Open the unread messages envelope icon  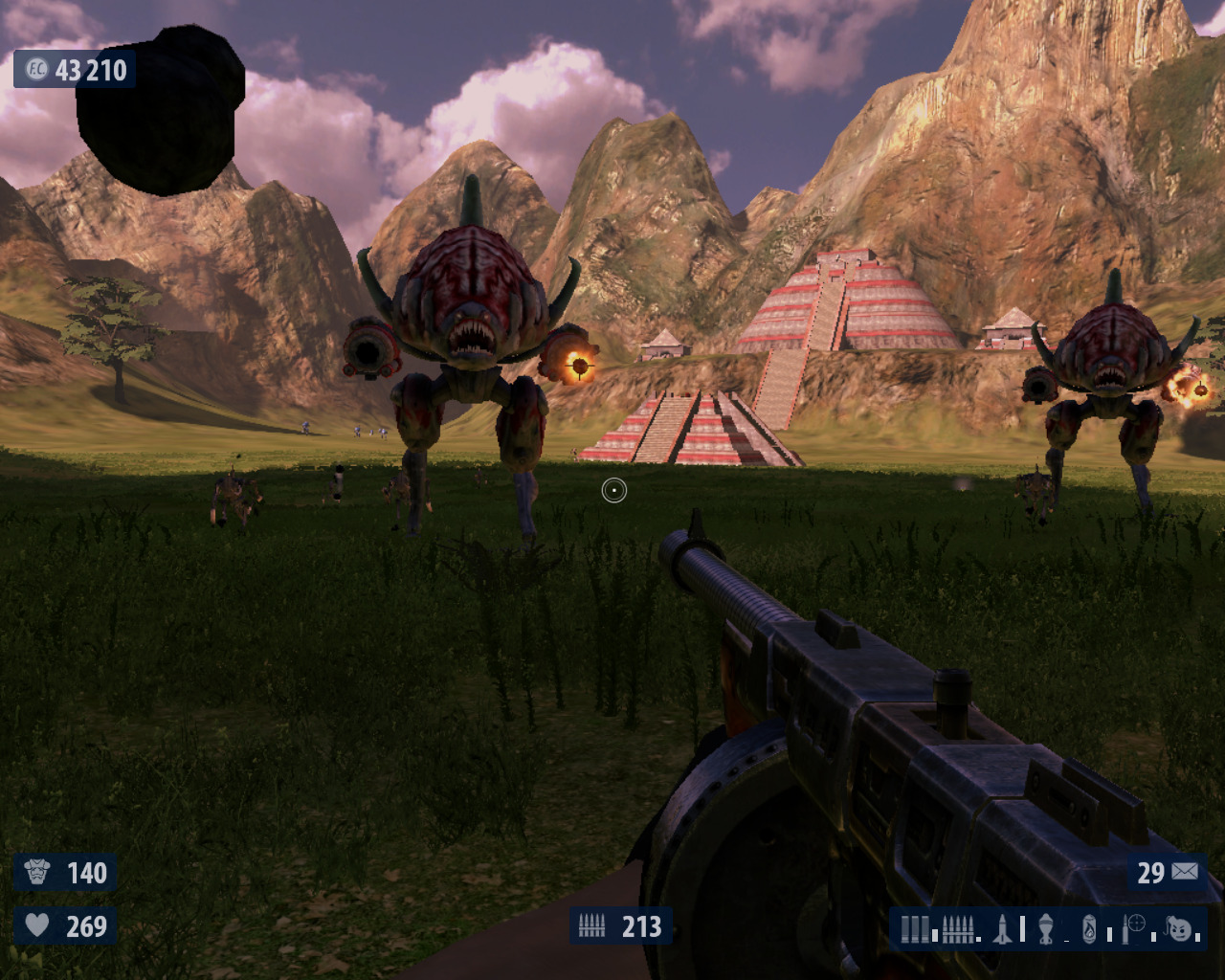pyautogui.click(x=1184, y=872)
